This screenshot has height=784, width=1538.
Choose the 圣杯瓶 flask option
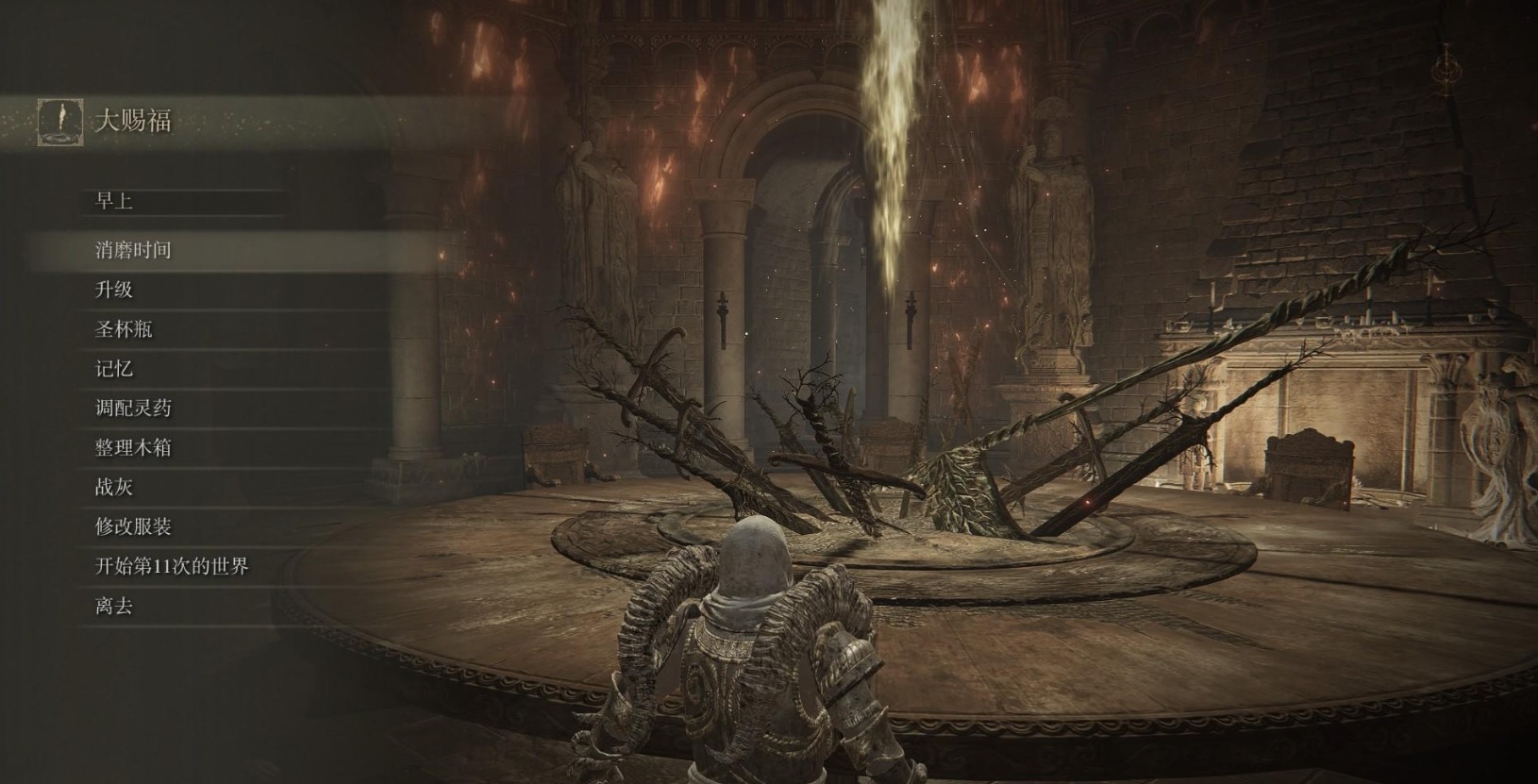124,329
